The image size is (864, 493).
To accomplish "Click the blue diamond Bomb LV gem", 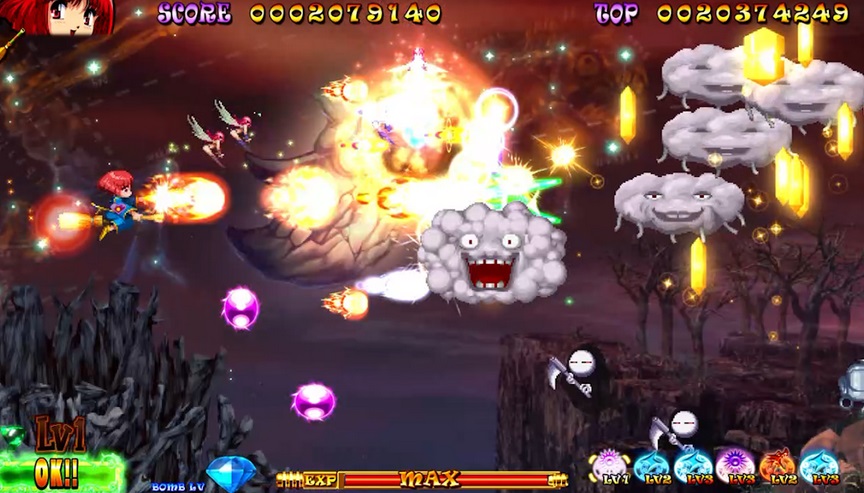I will pyautogui.click(x=231, y=474).
